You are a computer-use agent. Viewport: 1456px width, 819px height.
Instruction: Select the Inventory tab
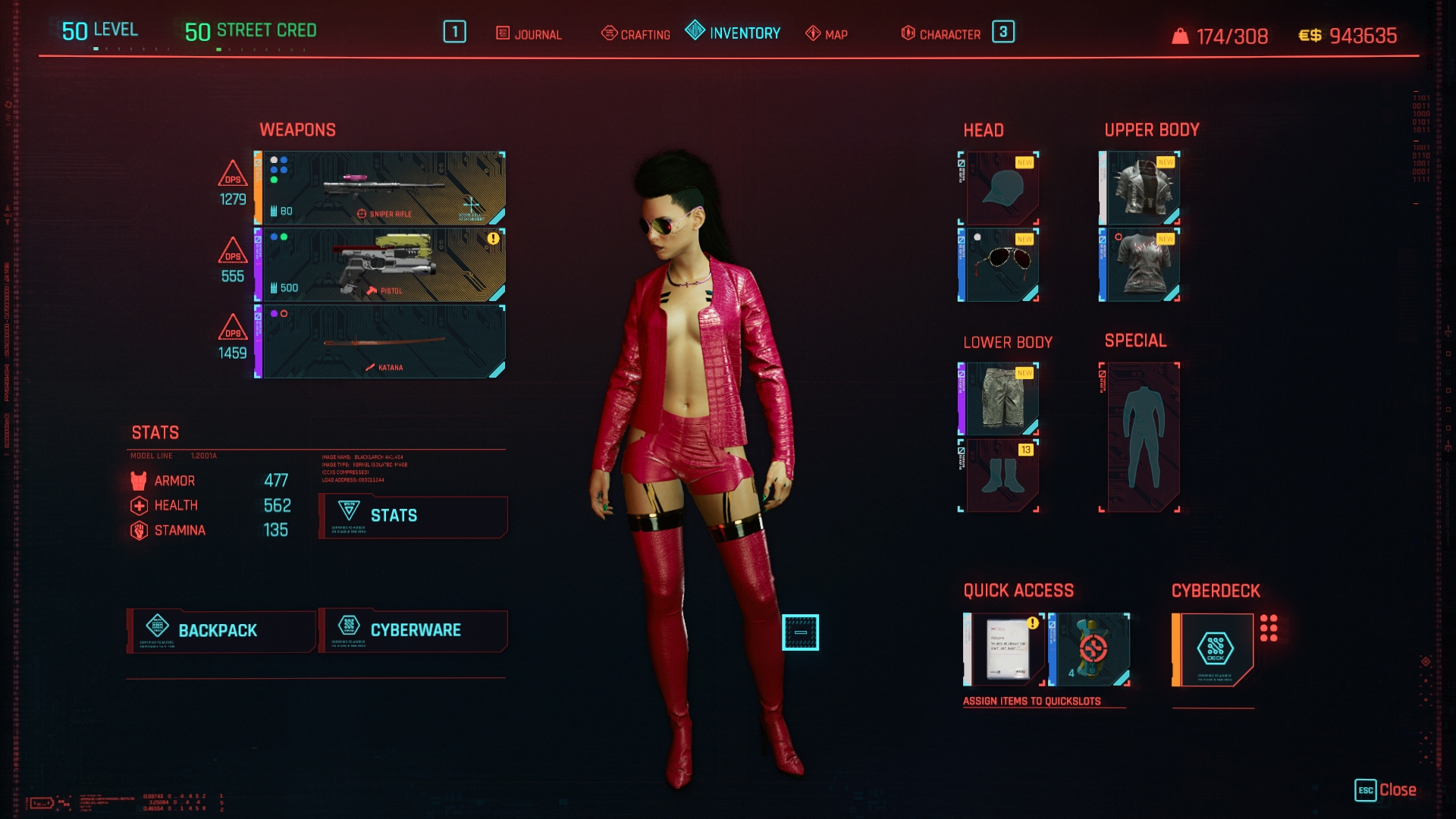coord(733,33)
